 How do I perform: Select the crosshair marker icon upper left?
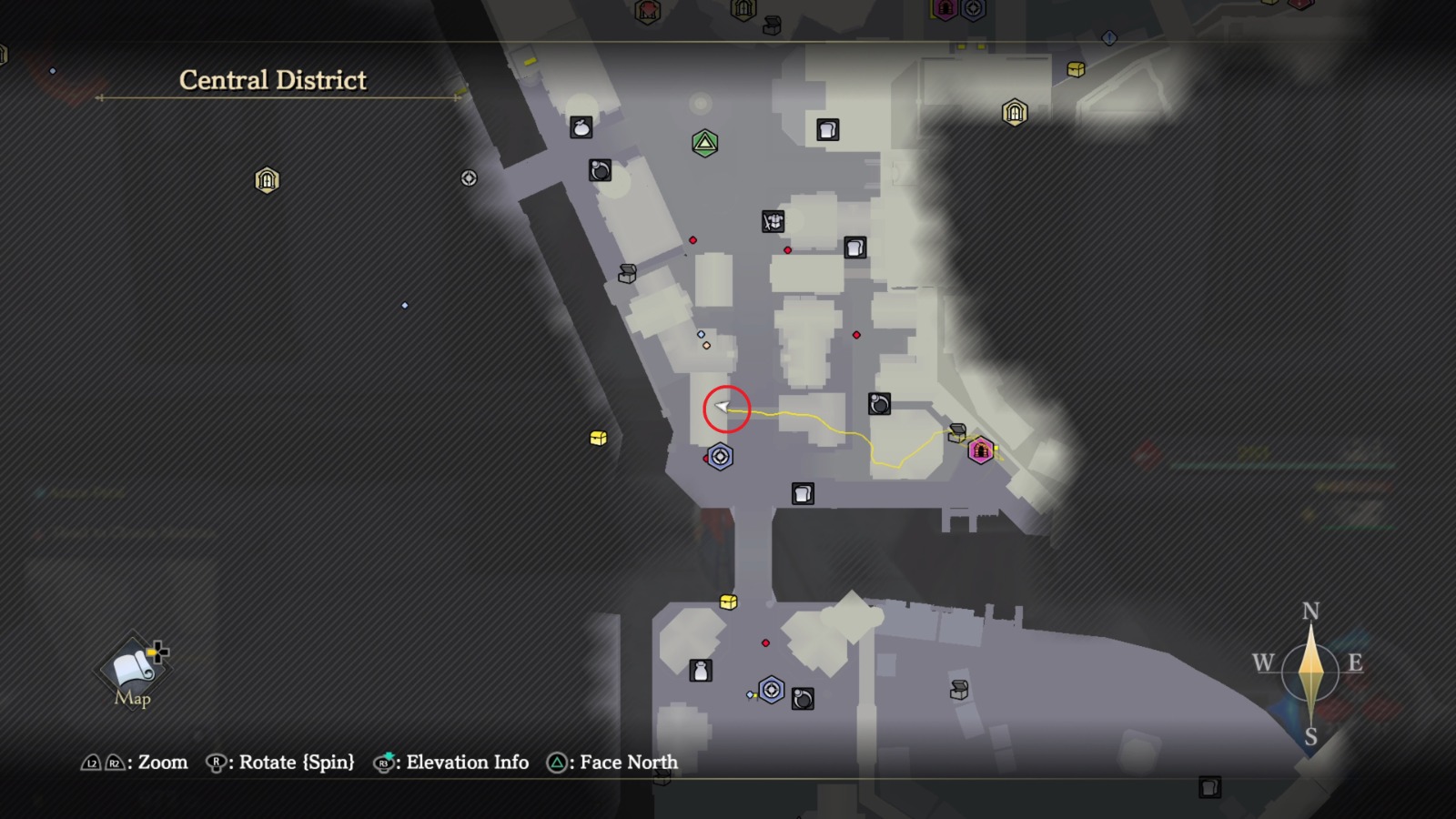point(469,179)
